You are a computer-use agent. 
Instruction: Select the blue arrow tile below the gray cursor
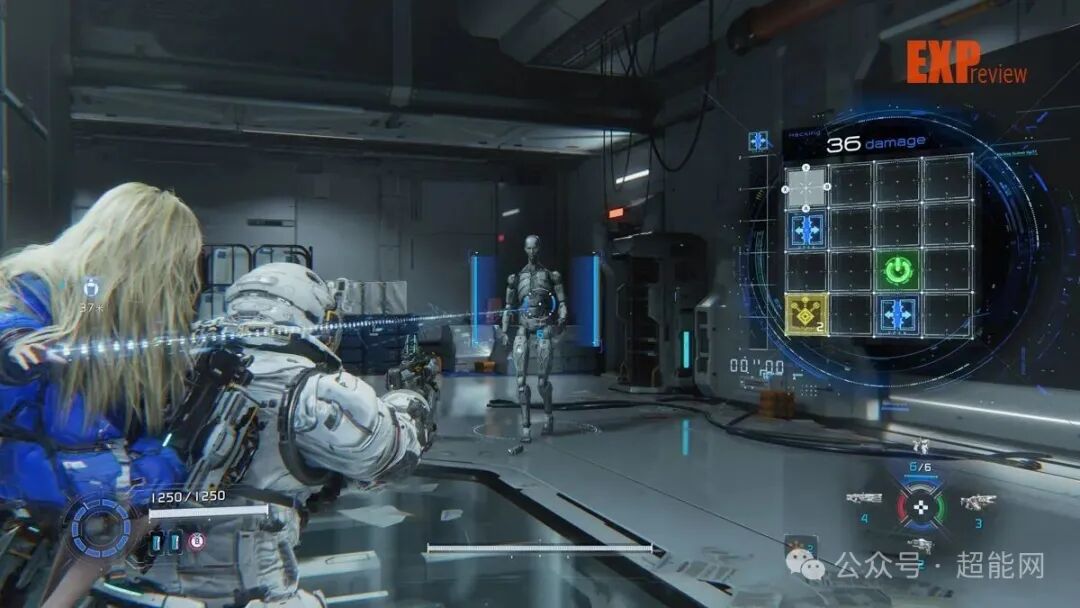pos(806,229)
